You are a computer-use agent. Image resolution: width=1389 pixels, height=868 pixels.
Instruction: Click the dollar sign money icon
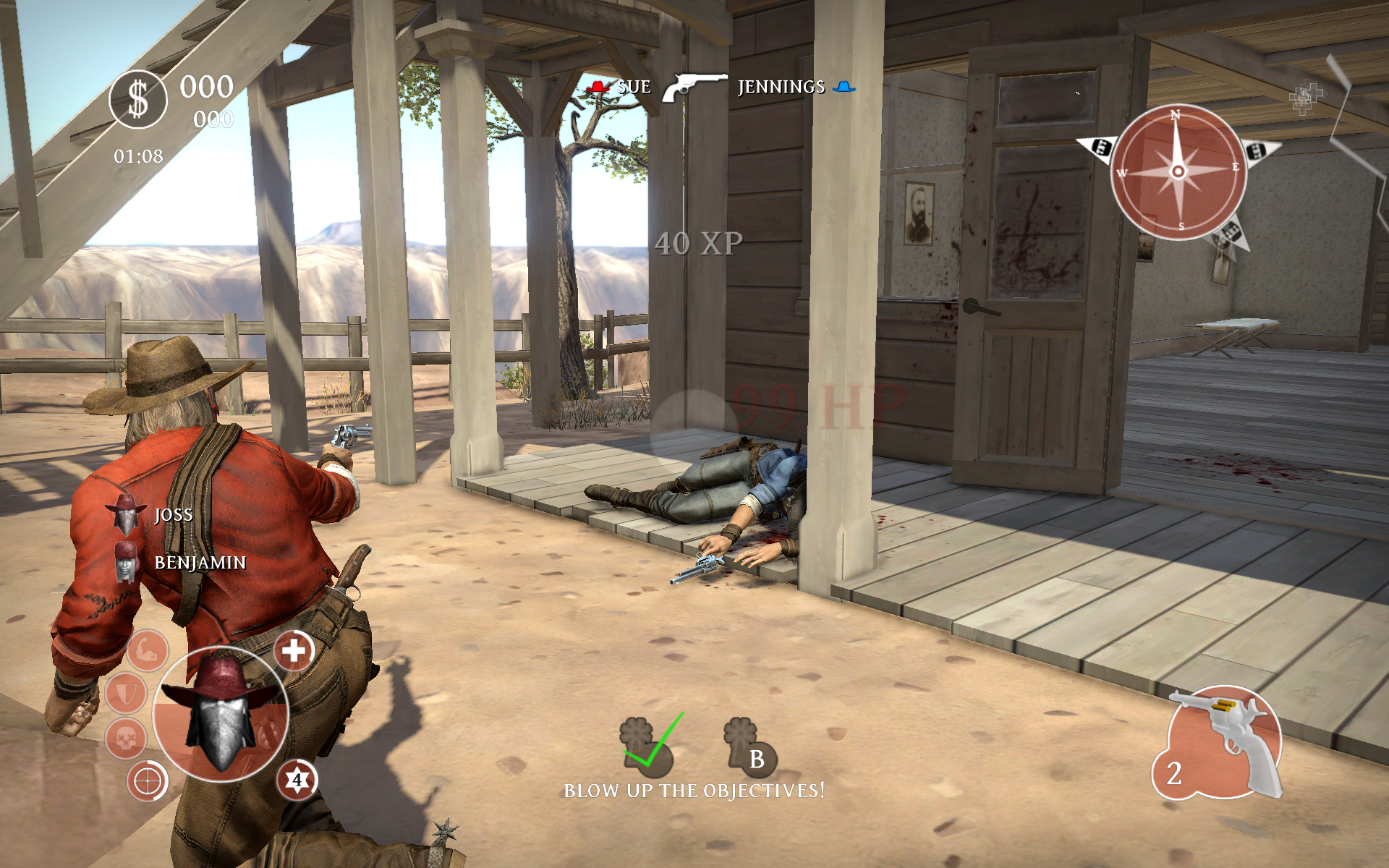(137, 100)
